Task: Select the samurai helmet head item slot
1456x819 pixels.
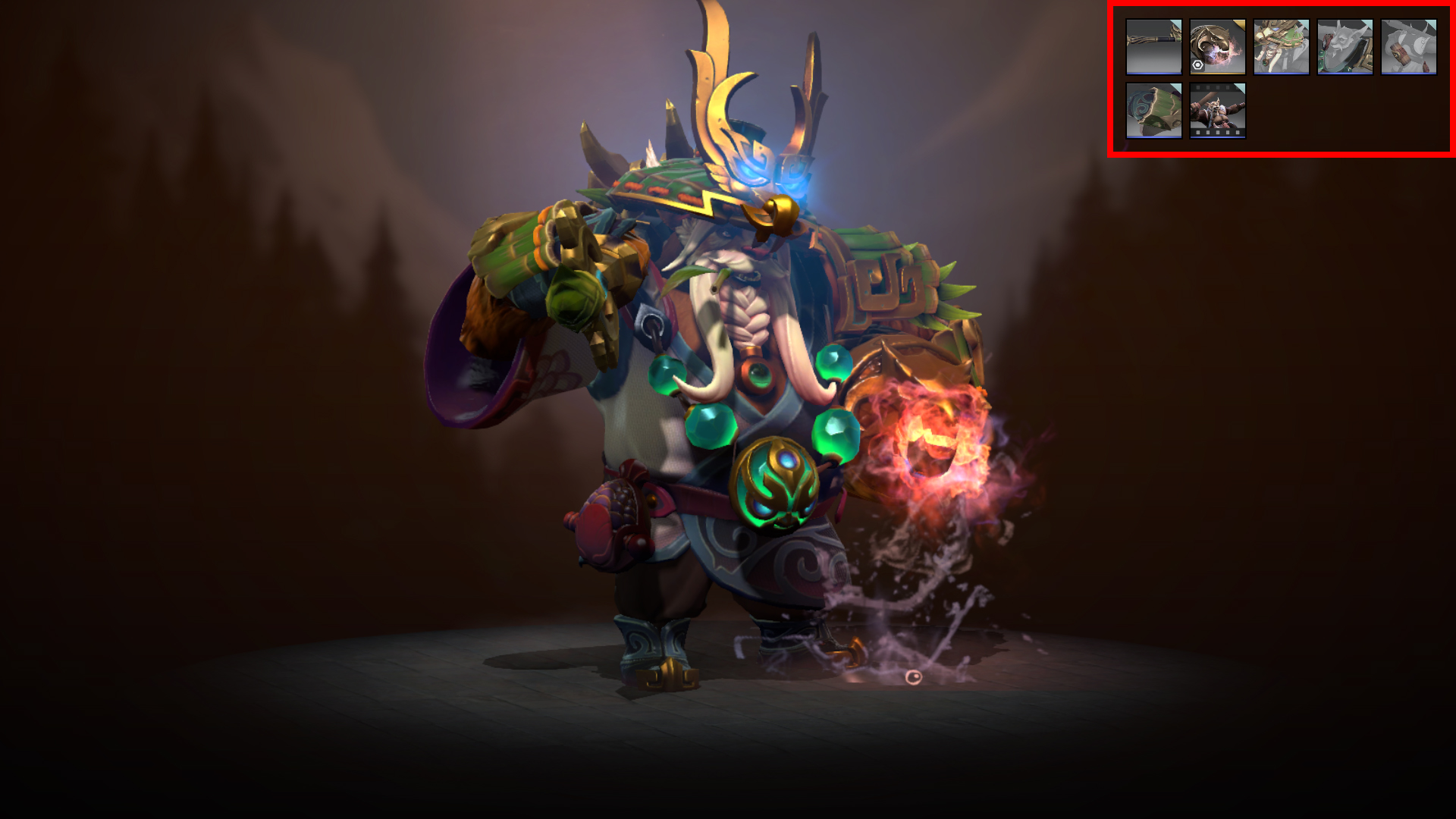Action: click(x=1282, y=47)
